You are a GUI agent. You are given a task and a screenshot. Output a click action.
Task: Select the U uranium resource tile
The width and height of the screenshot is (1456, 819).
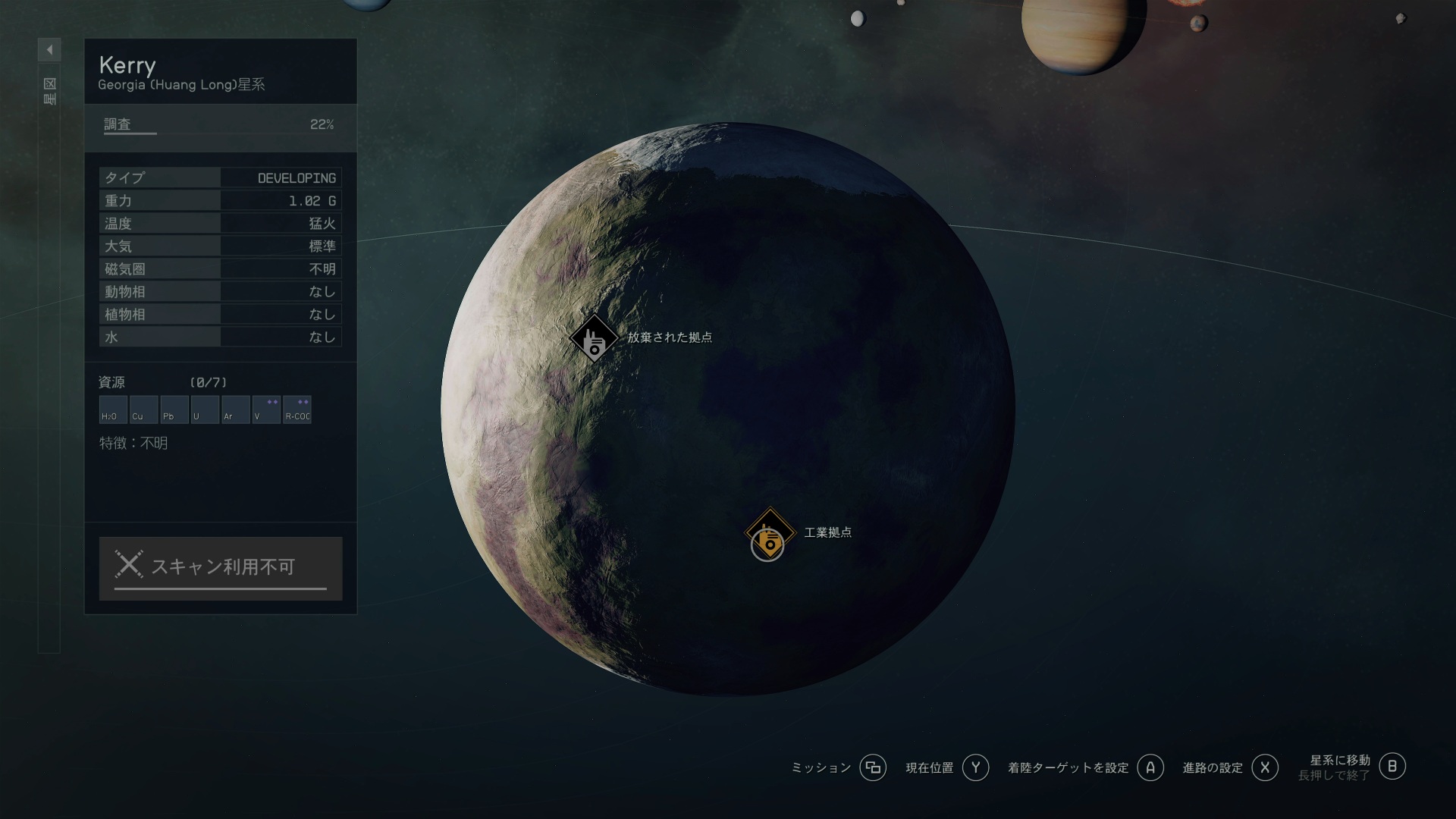click(x=205, y=409)
